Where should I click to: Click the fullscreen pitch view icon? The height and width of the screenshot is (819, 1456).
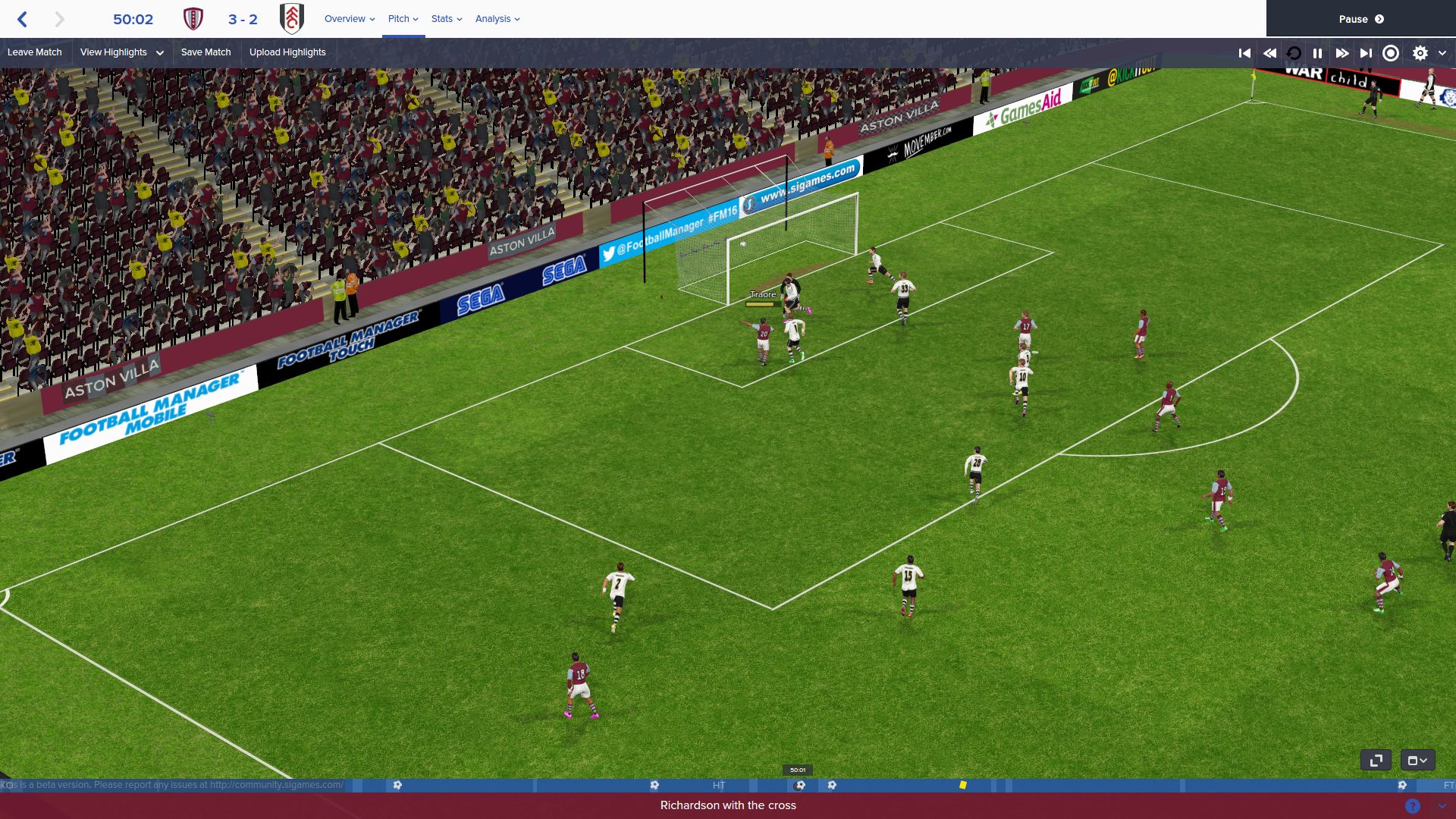pos(1376,759)
